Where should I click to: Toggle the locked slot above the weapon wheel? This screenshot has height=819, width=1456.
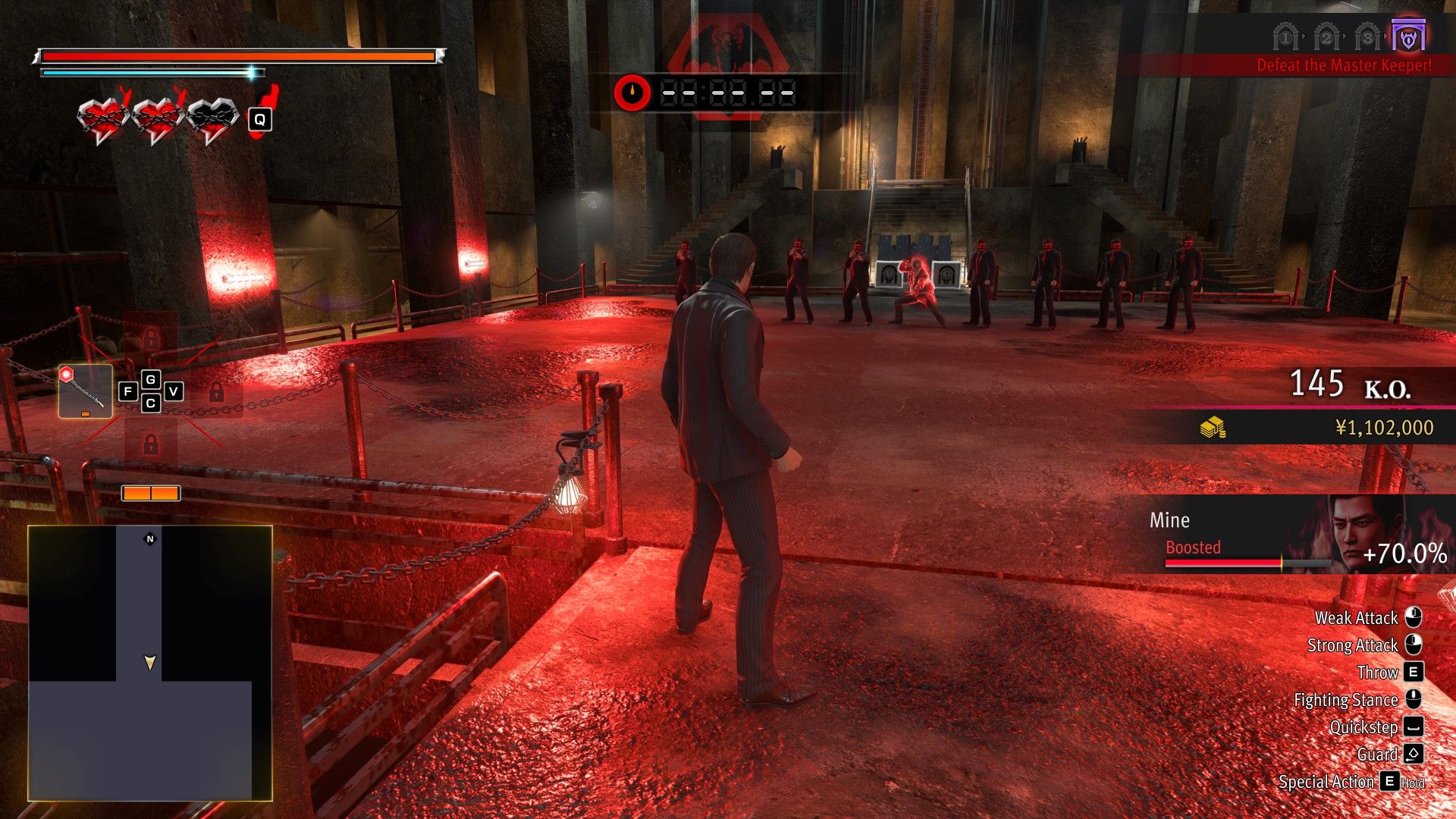pos(150,338)
